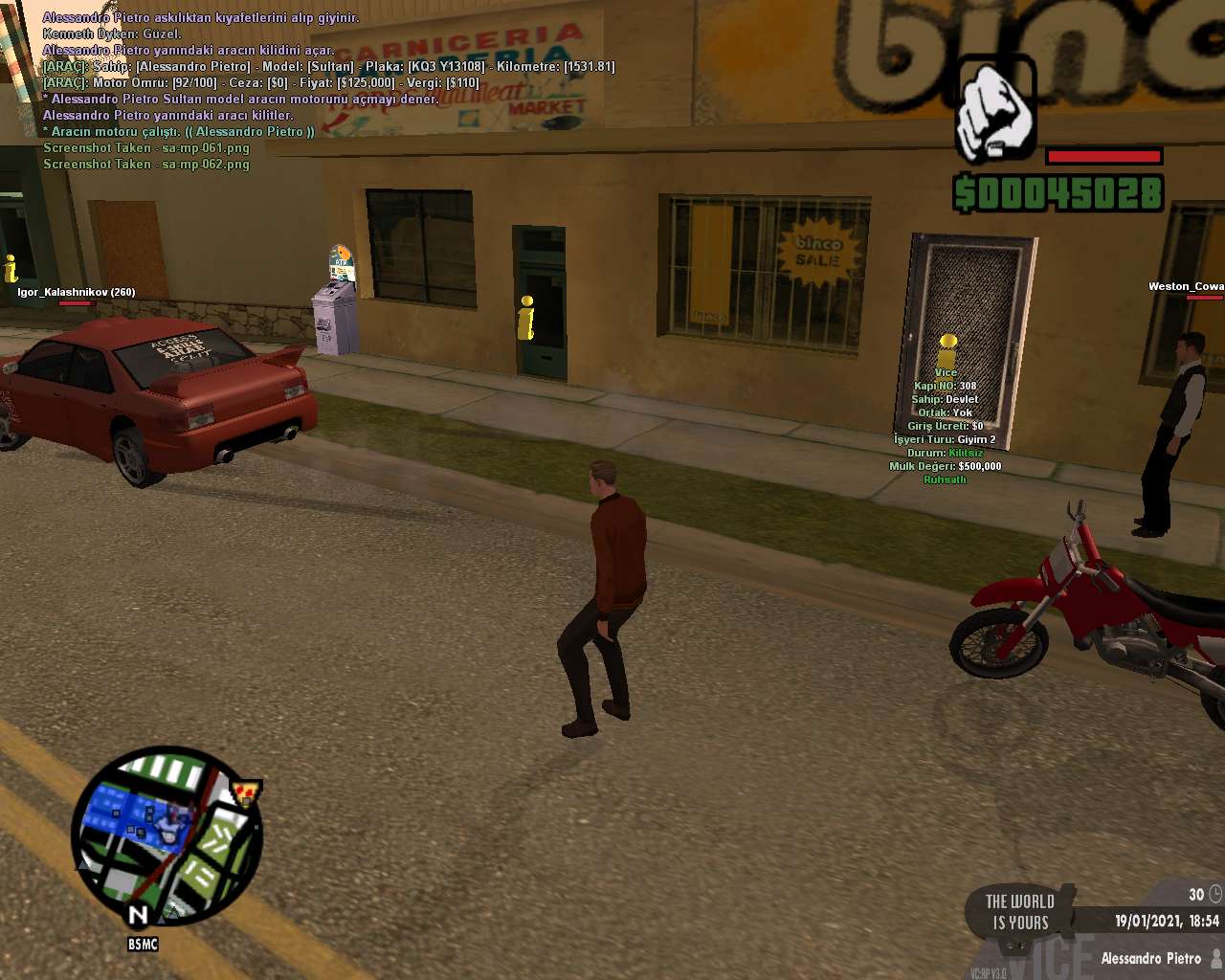Screen dimensions: 1225x980
Task: Click the clock icon next to 30
Action: [x=1215, y=894]
